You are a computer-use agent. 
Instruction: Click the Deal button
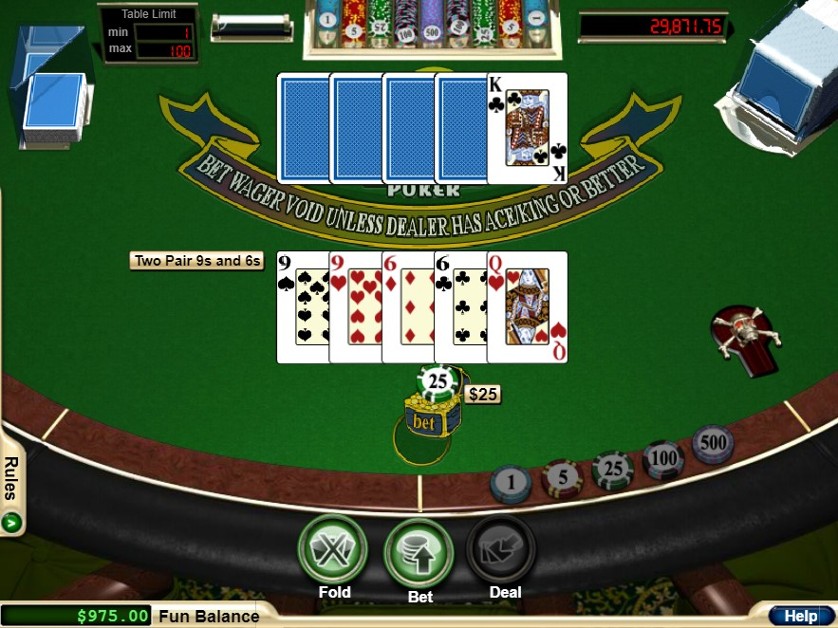click(503, 550)
